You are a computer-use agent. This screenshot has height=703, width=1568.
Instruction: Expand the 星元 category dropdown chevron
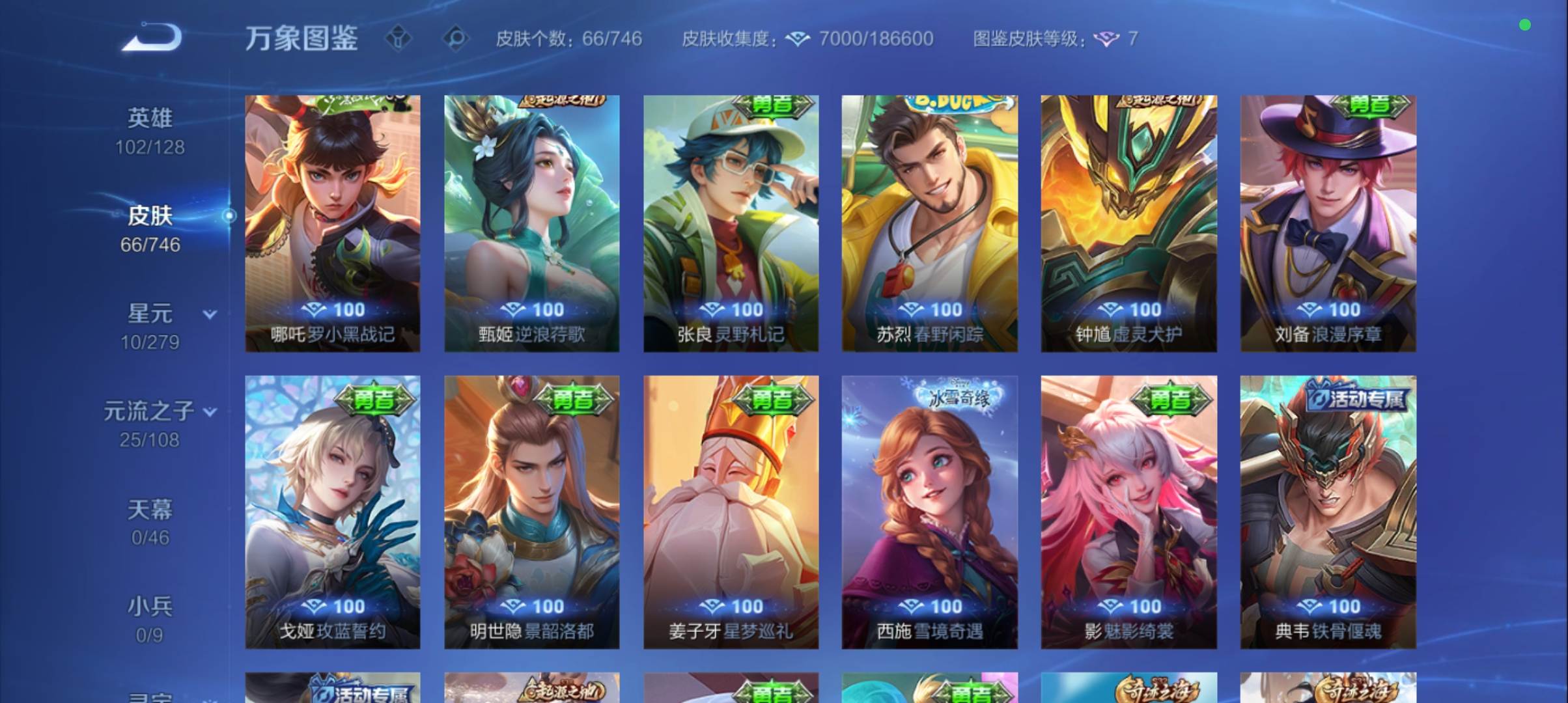[210, 314]
